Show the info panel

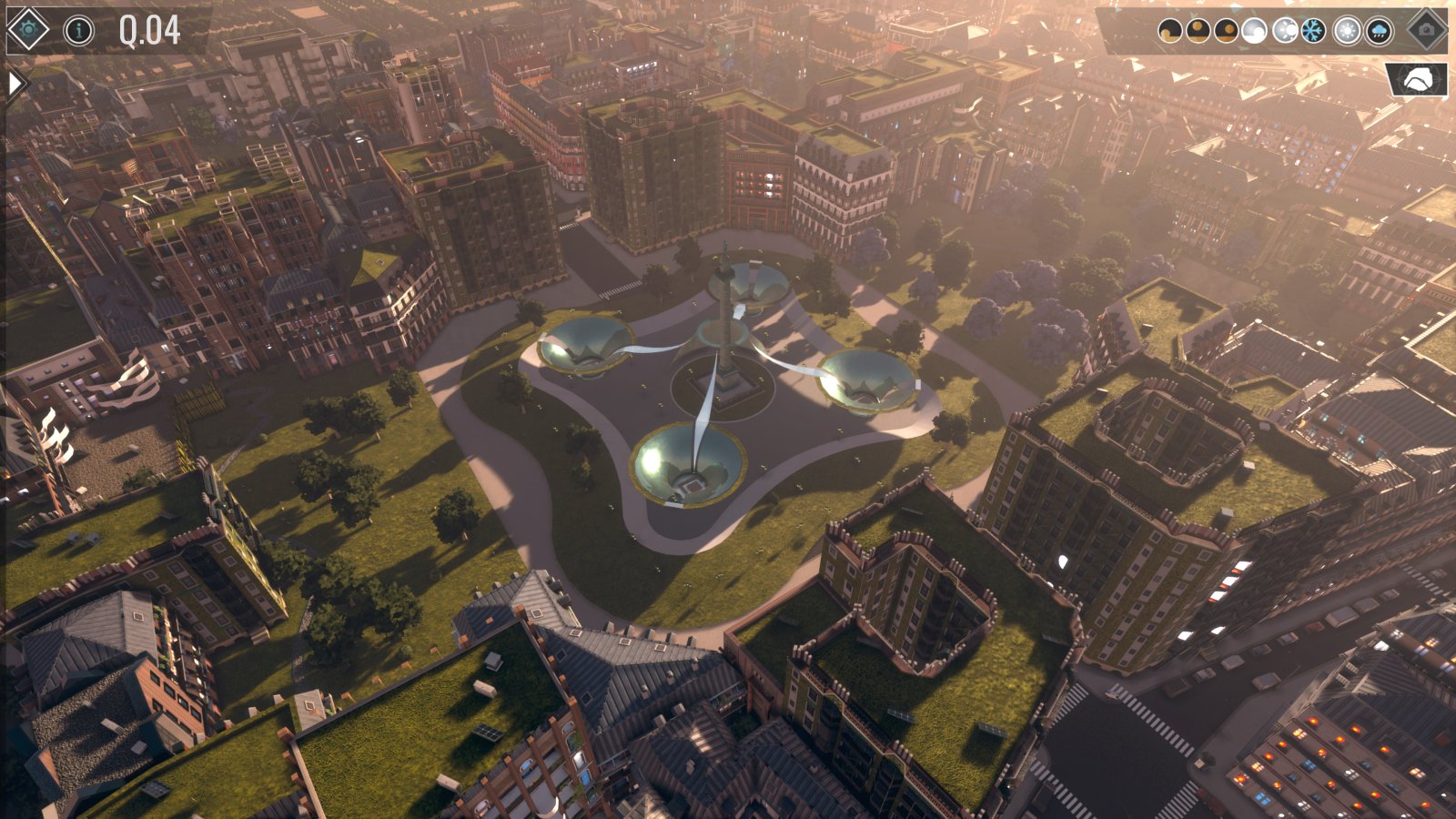pyautogui.click(x=78, y=31)
